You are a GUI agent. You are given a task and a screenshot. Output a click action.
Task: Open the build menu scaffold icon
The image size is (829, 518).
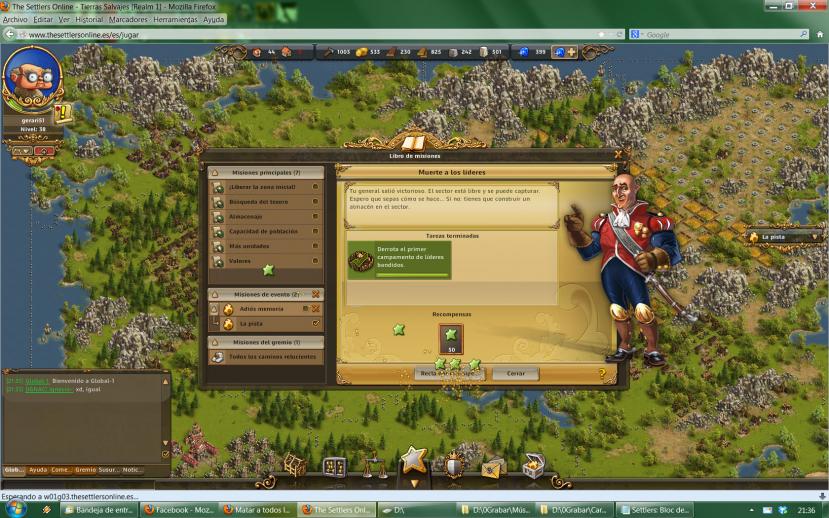tap(293, 466)
